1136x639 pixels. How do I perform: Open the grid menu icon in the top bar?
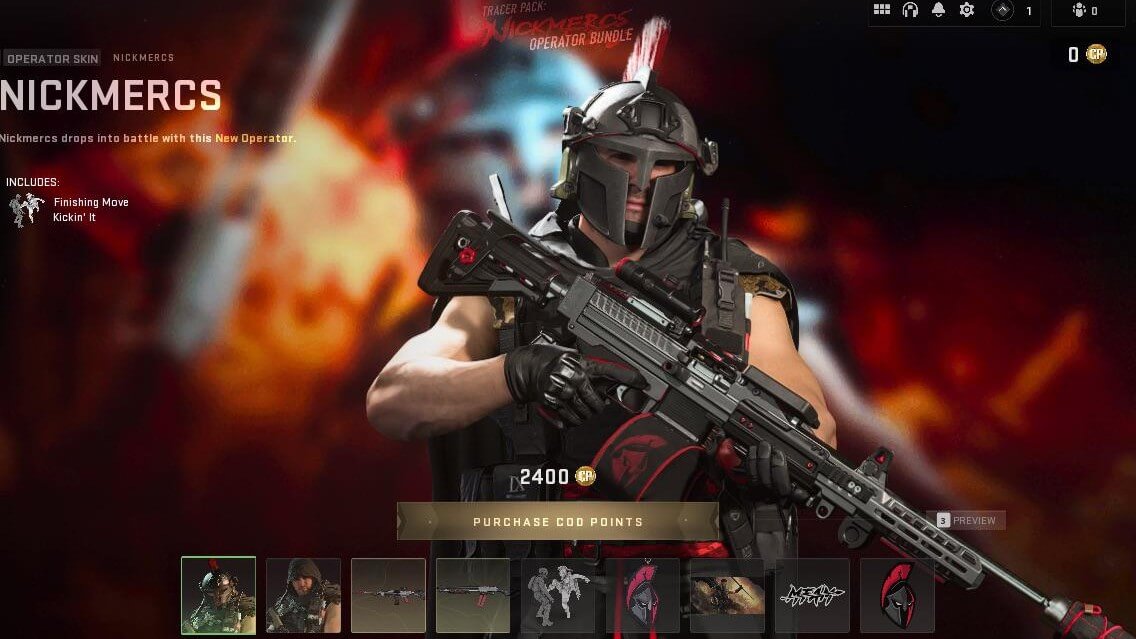coord(882,10)
